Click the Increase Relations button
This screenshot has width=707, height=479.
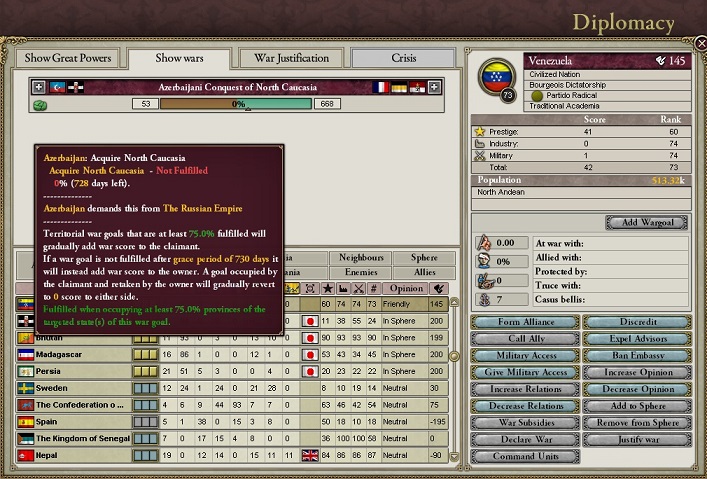(524, 390)
